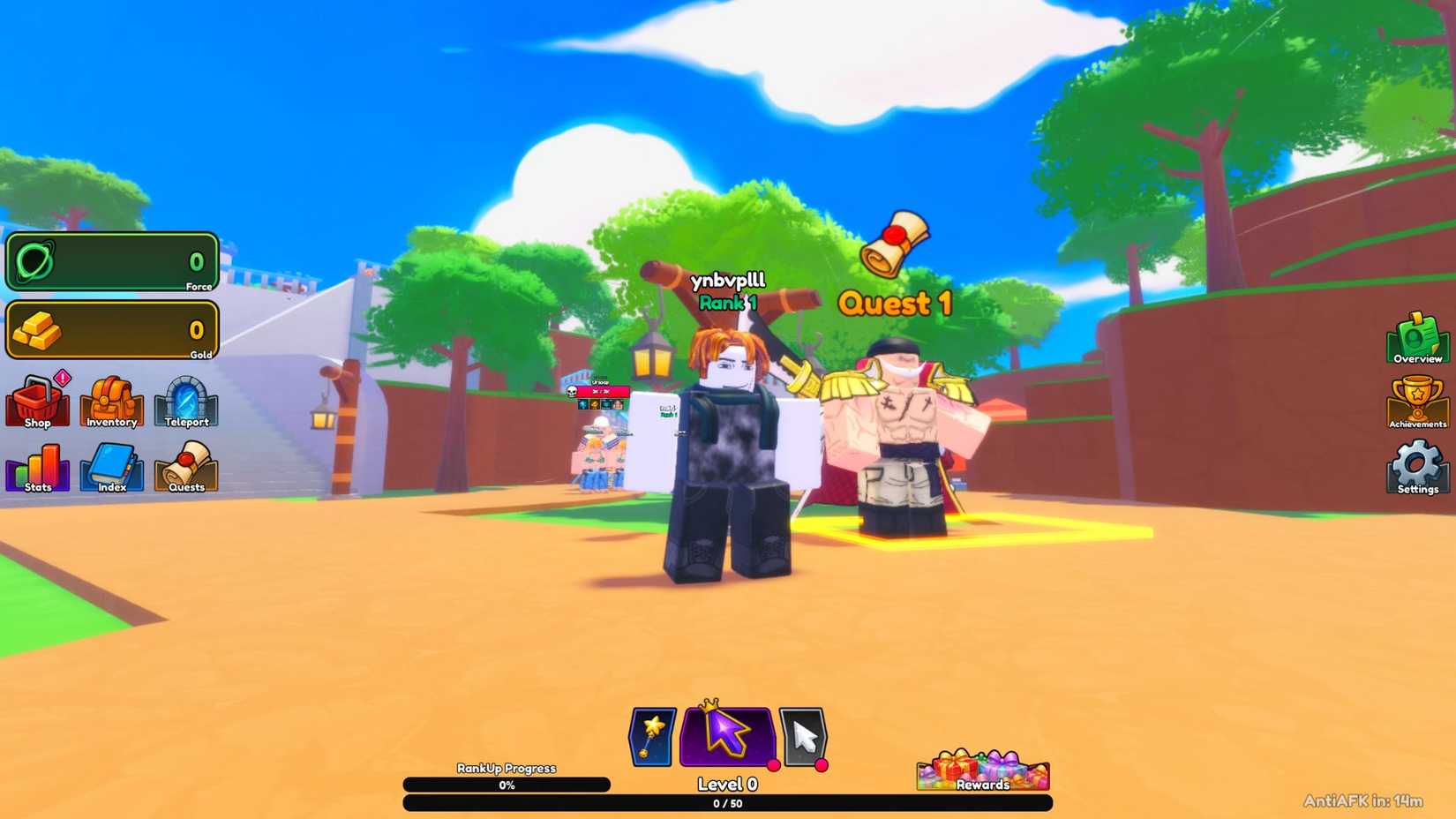Open the Quests panel

[185, 468]
